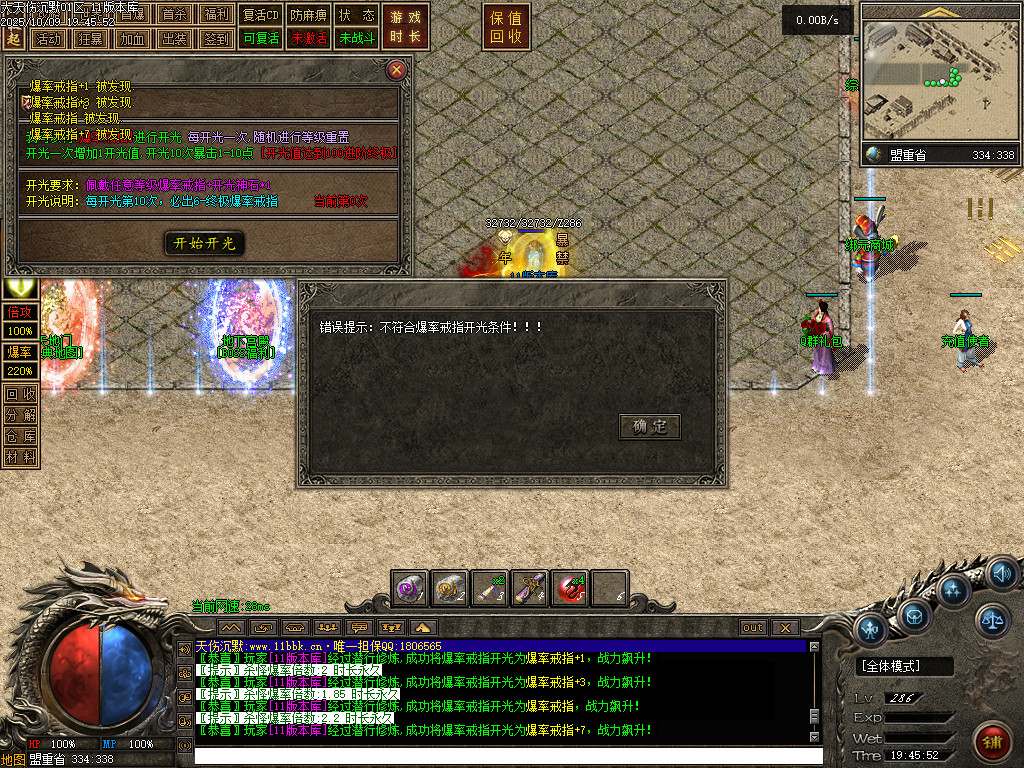Confirm the error dialog with 确定

coord(650,427)
